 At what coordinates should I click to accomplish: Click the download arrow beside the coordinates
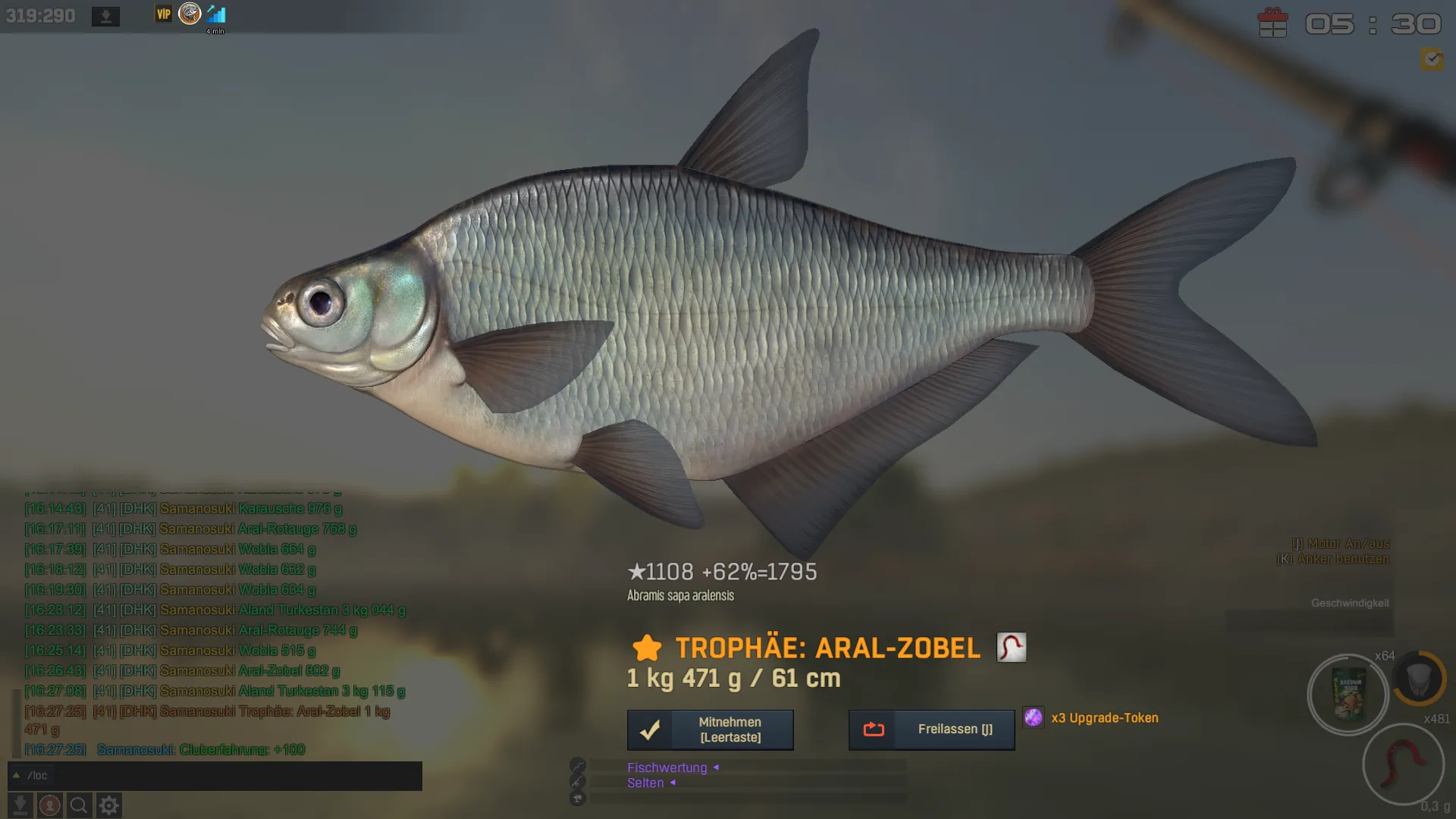coord(105,16)
